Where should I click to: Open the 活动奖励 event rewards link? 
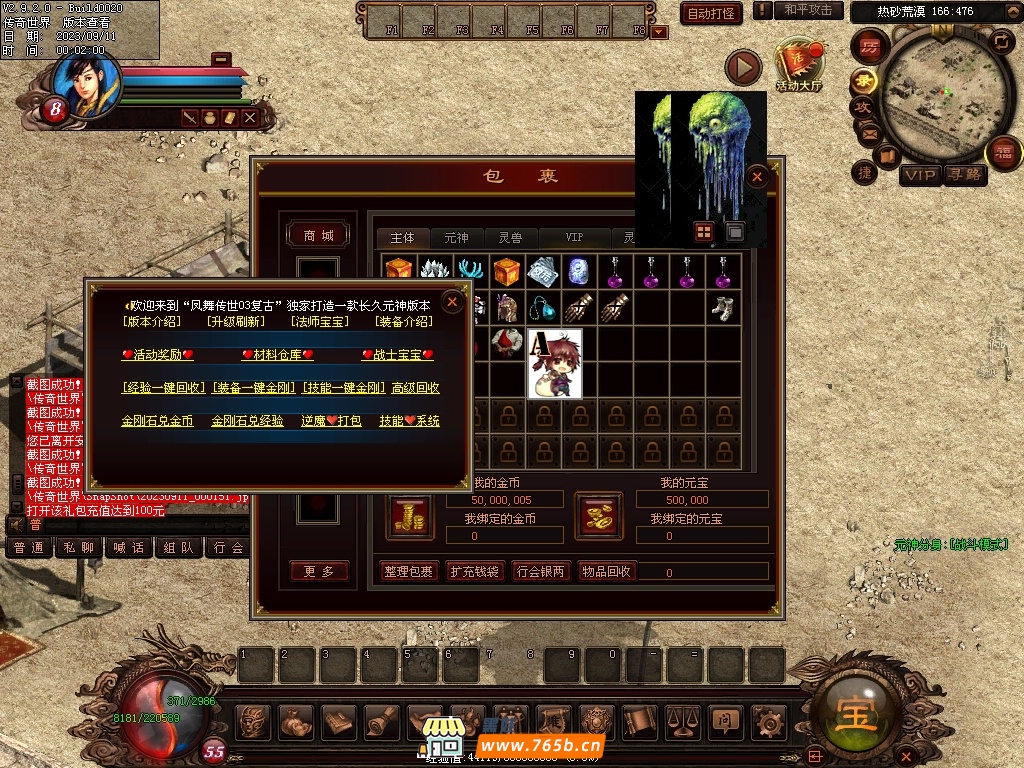coord(157,355)
